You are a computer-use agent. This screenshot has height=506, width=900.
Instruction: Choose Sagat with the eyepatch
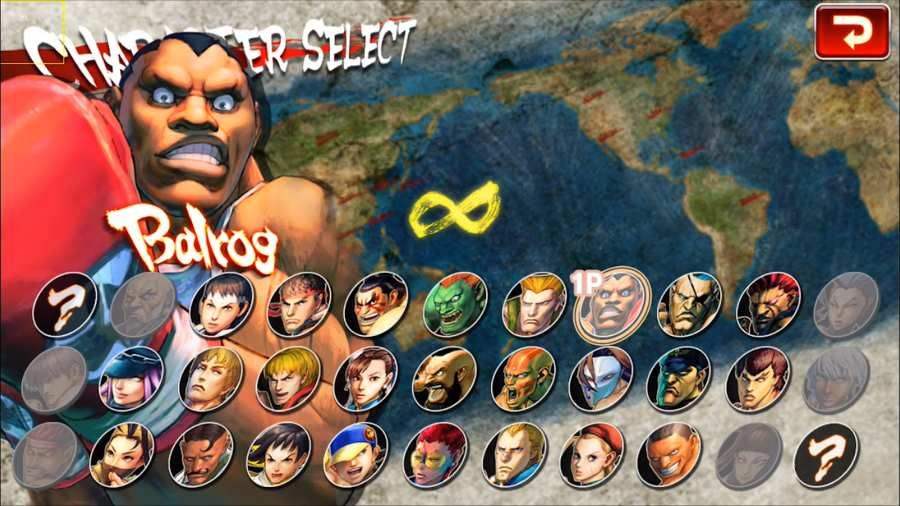pyautogui.click(x=689, y=303)
